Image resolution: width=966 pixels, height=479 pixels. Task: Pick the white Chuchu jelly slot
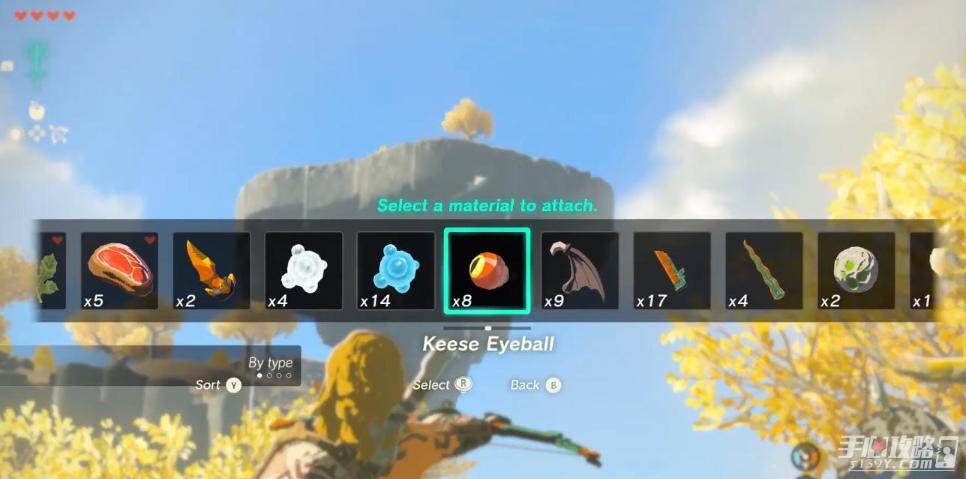tap(303, 270)
